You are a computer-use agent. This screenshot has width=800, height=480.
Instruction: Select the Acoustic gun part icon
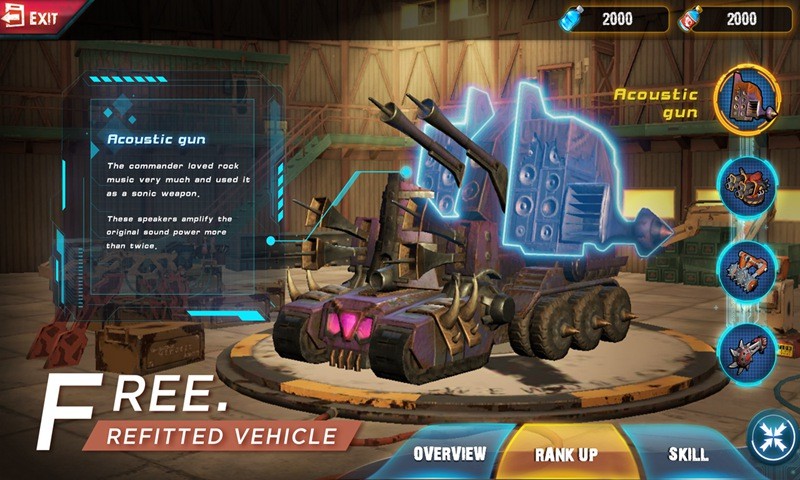click(x=748, y=98)
